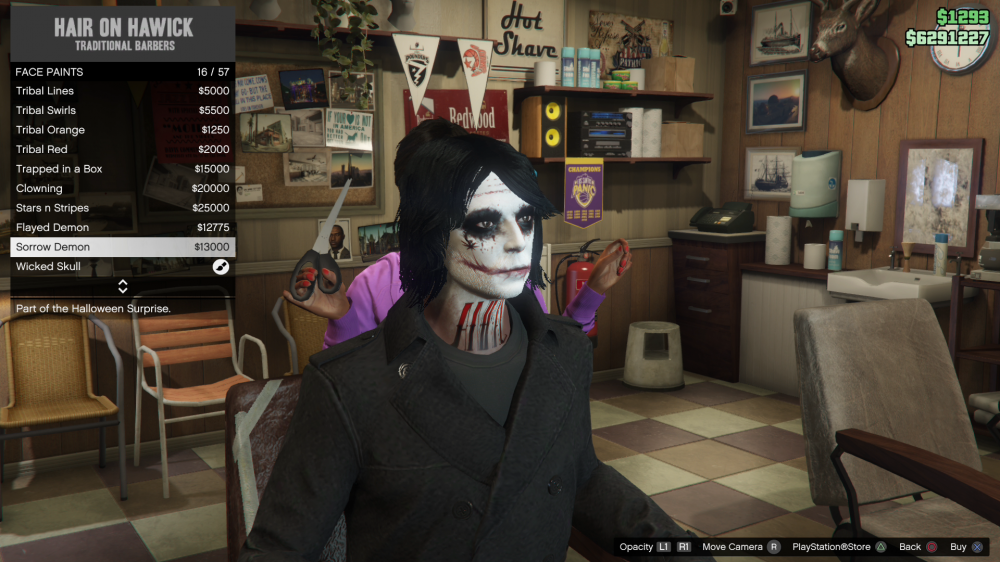This screenshot has width=1000, height=562.
Task: Choose Tribal Swirls from the list
Action: point(122,110)
